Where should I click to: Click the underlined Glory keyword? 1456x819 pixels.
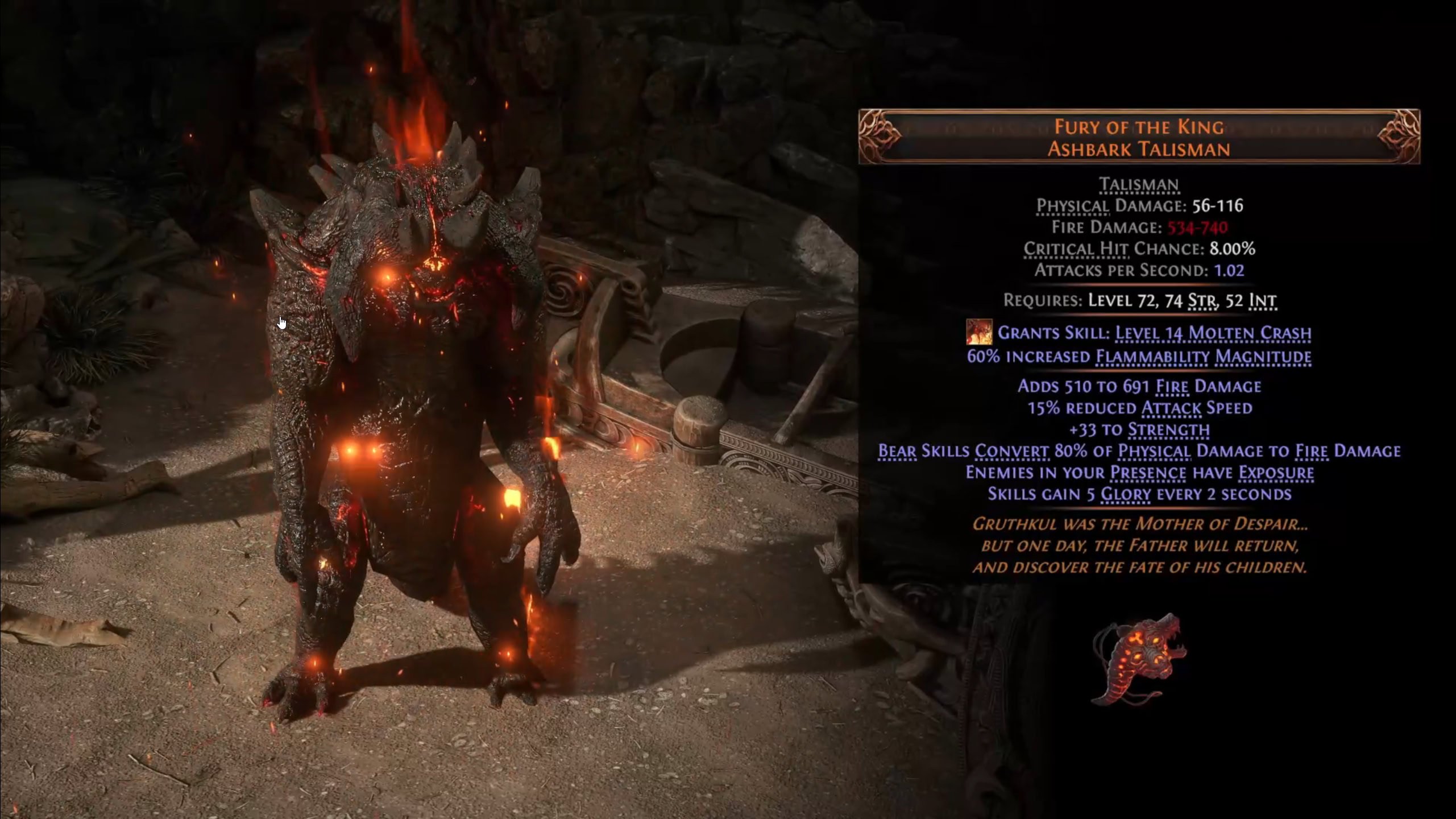(1126, 494)
